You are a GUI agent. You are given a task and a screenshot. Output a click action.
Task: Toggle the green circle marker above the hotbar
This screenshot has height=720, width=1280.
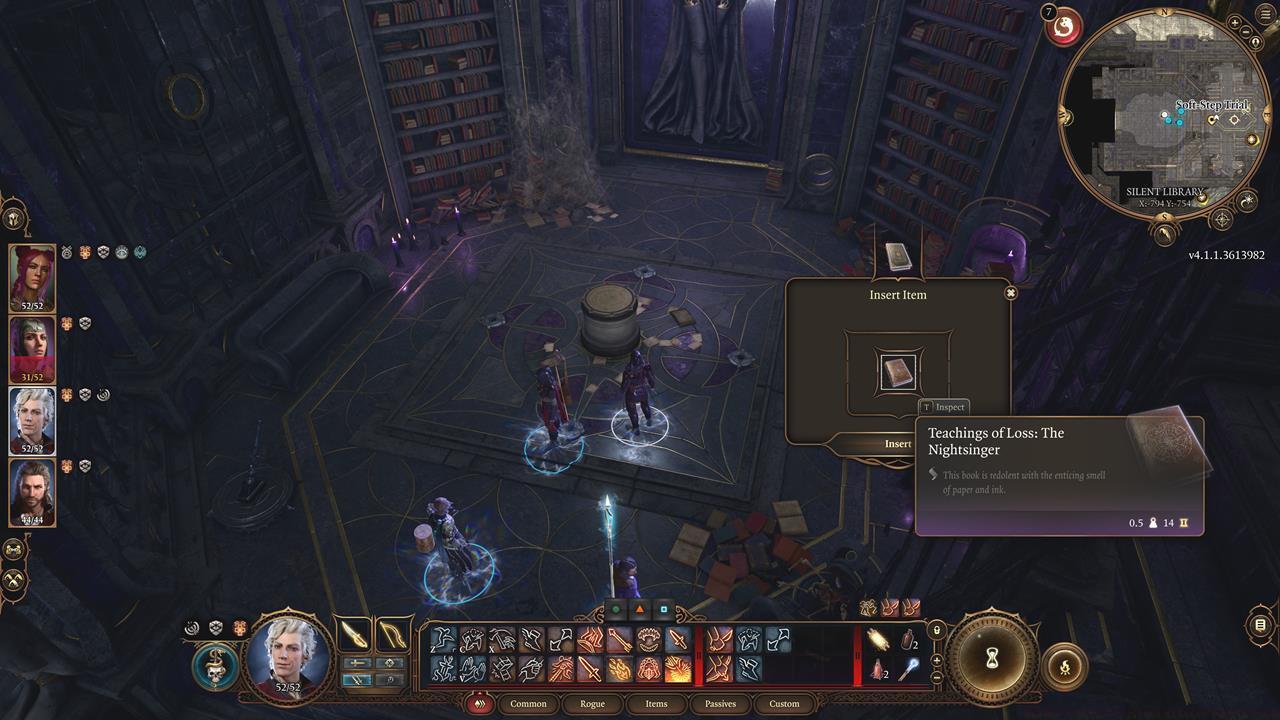(614, 607)
